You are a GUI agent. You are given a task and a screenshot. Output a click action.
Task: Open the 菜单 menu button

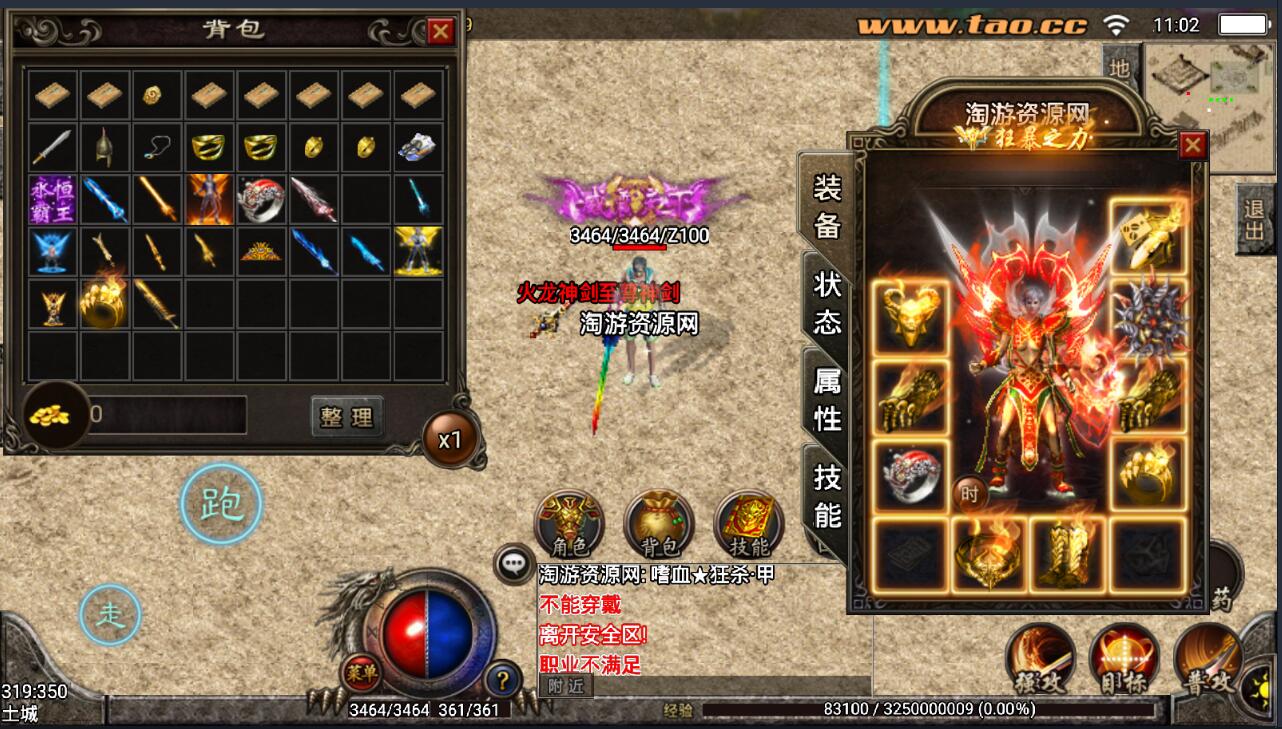(x=360, y=673)
